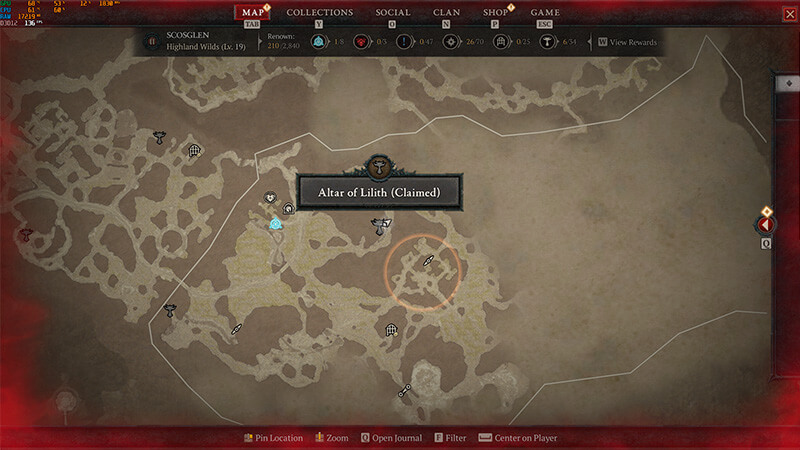This screenshot has width=800, height=450.
Task: Switch to the Collections tab
Action: 320,13
